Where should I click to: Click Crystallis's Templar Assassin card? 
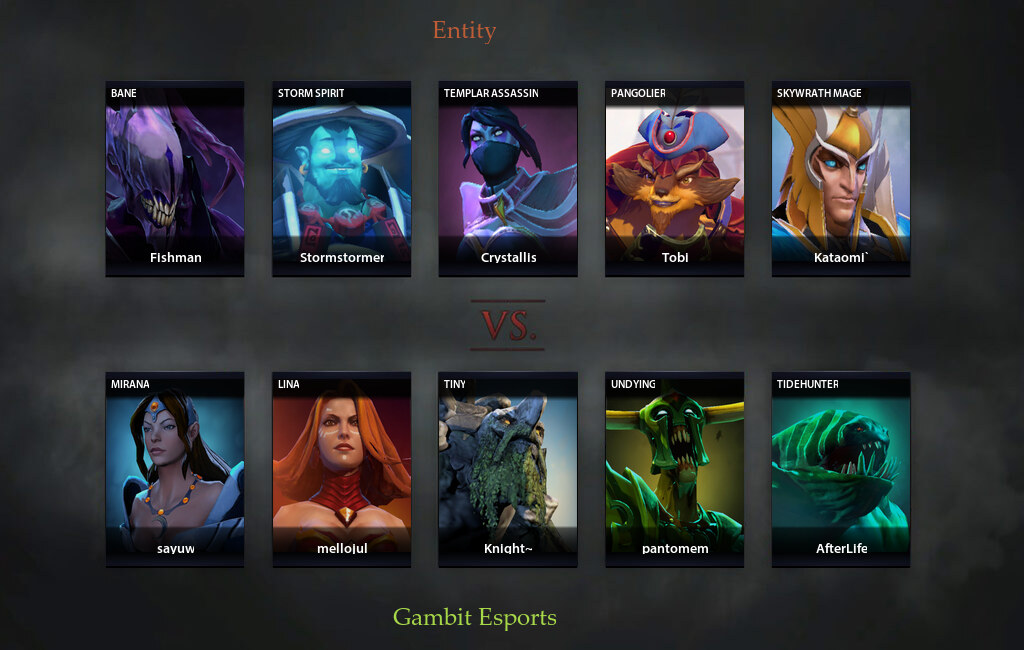(x=508, y=179)
